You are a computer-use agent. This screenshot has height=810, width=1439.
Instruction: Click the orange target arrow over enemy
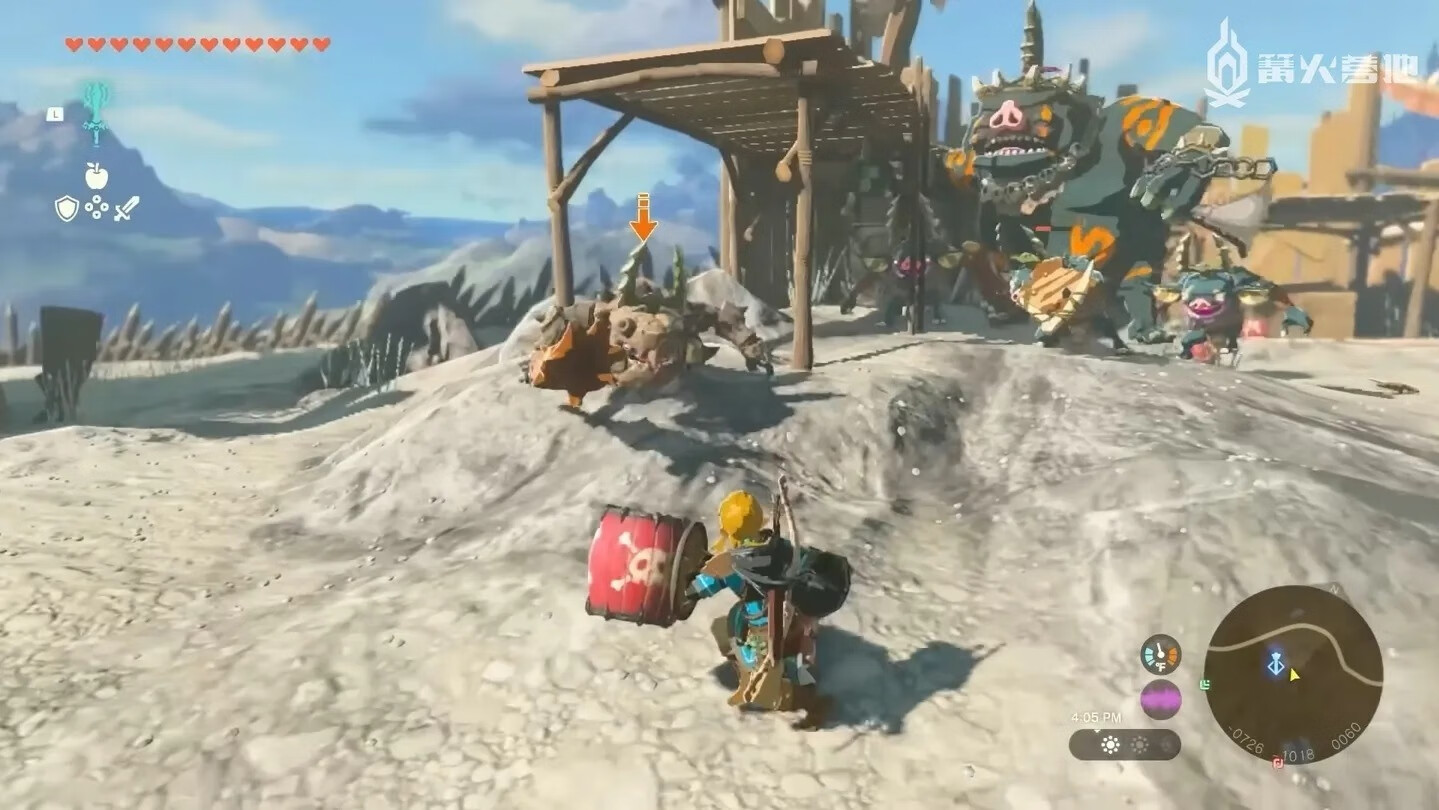pyautogui.click(x=643, y=217)
